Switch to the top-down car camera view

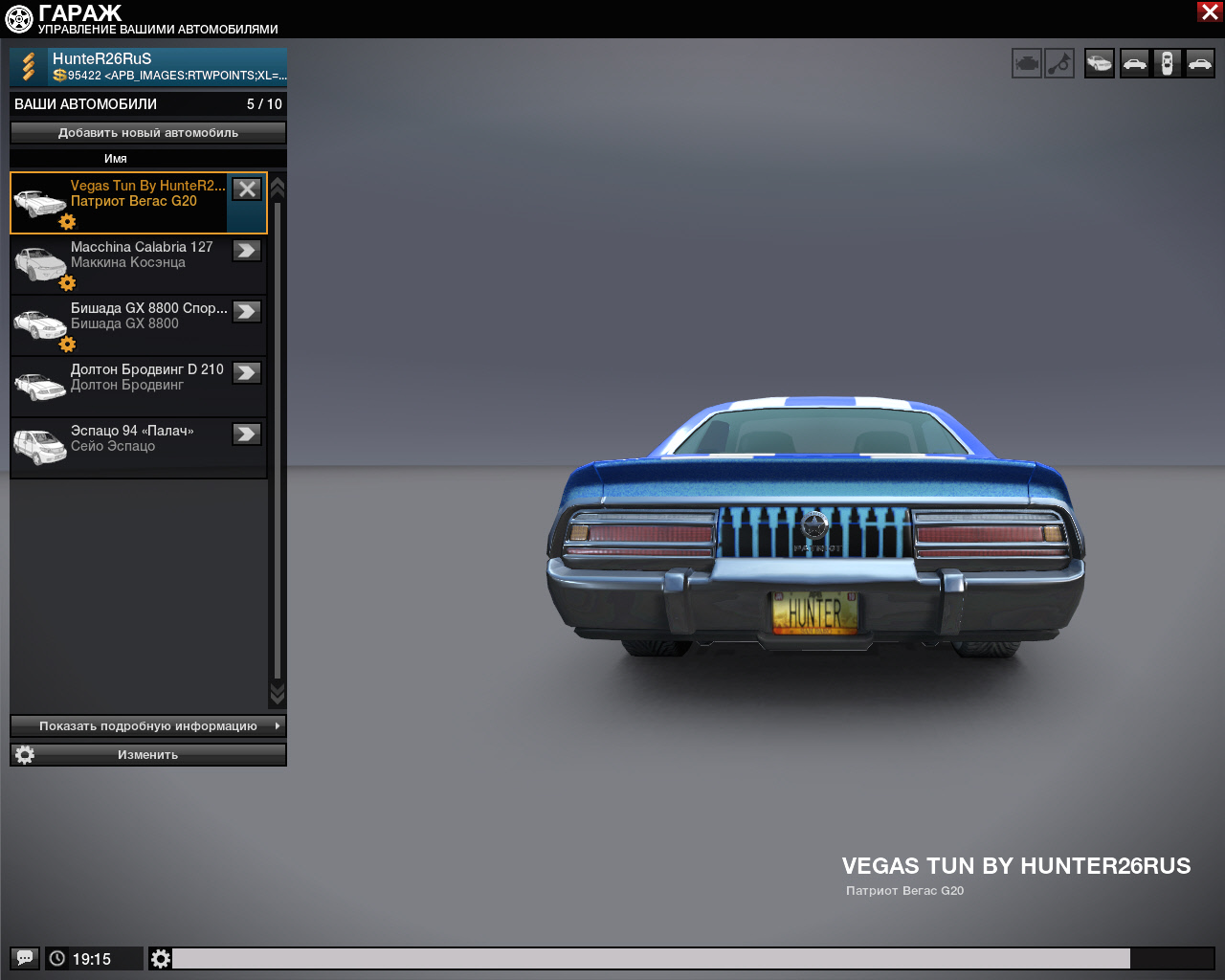point(1167,64)
